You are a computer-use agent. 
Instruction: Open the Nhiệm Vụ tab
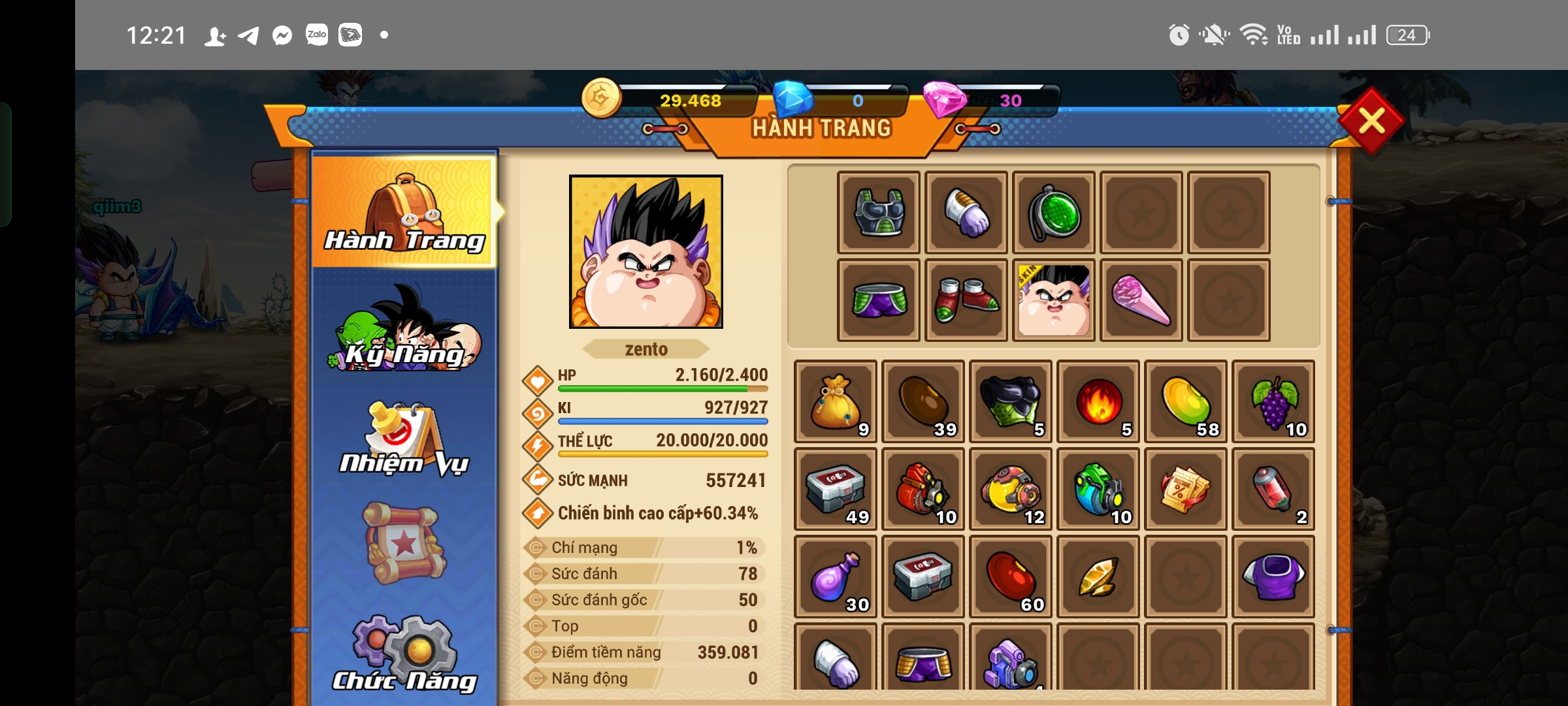[x=405, y=439]
